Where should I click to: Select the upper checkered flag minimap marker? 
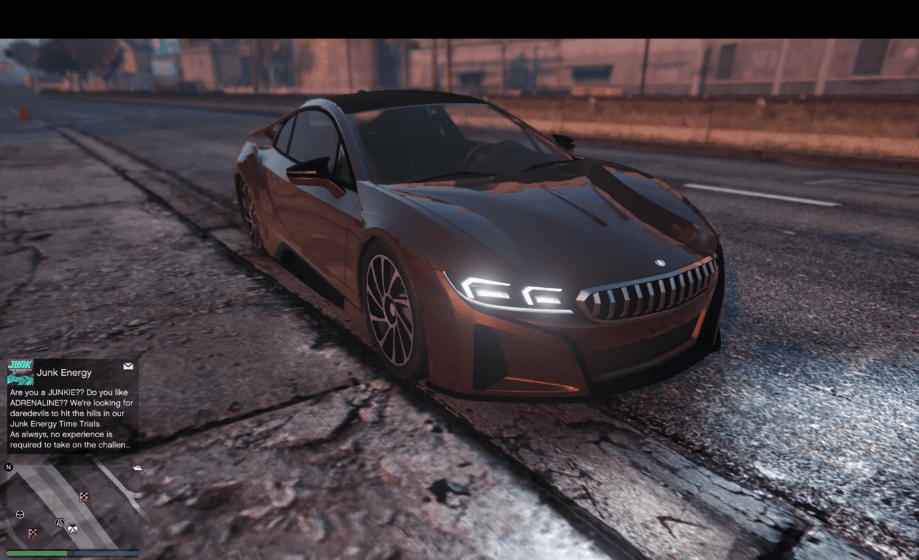[x=84, y=496]
